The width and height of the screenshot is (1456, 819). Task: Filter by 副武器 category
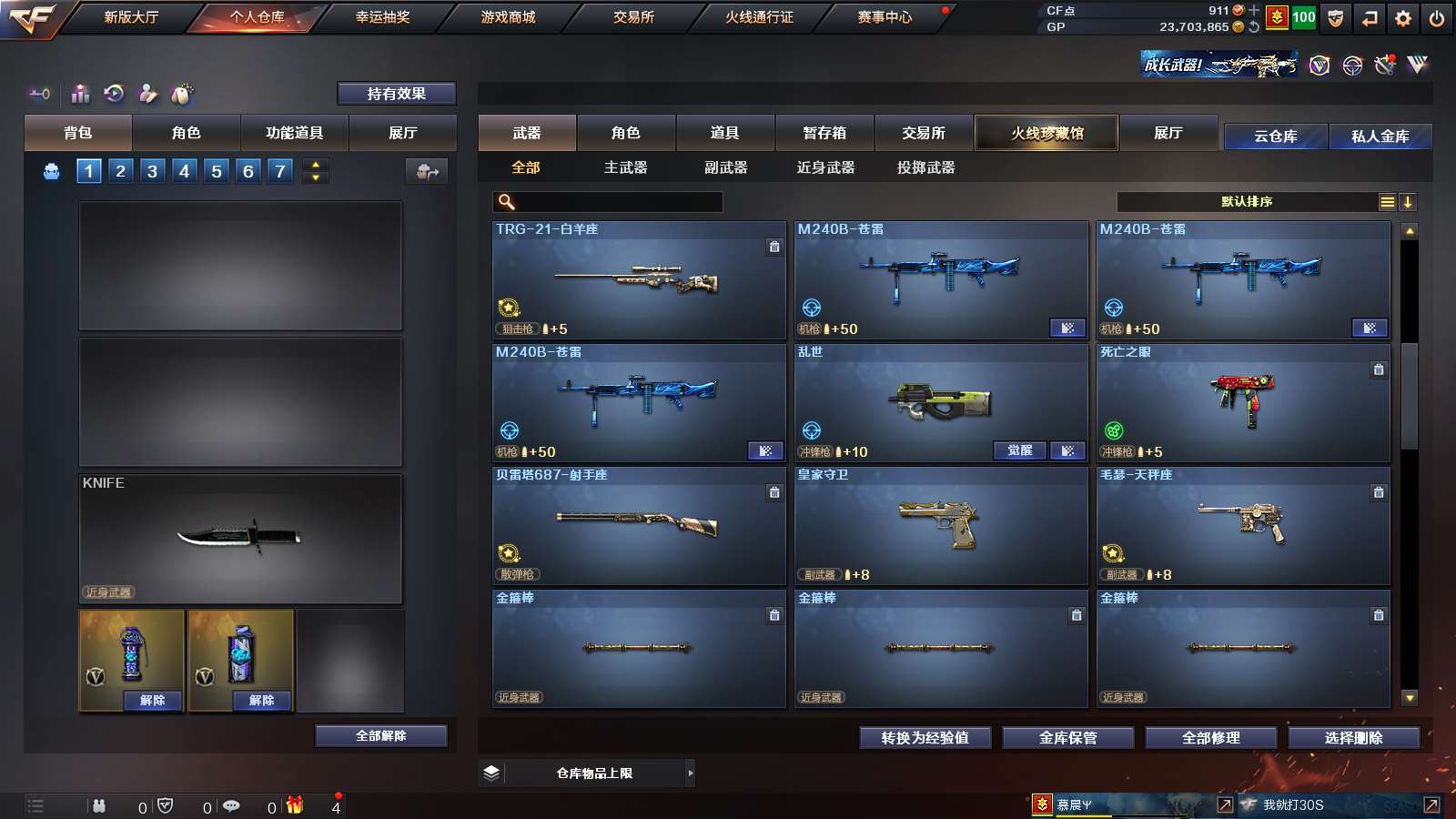tap(725, 167)
